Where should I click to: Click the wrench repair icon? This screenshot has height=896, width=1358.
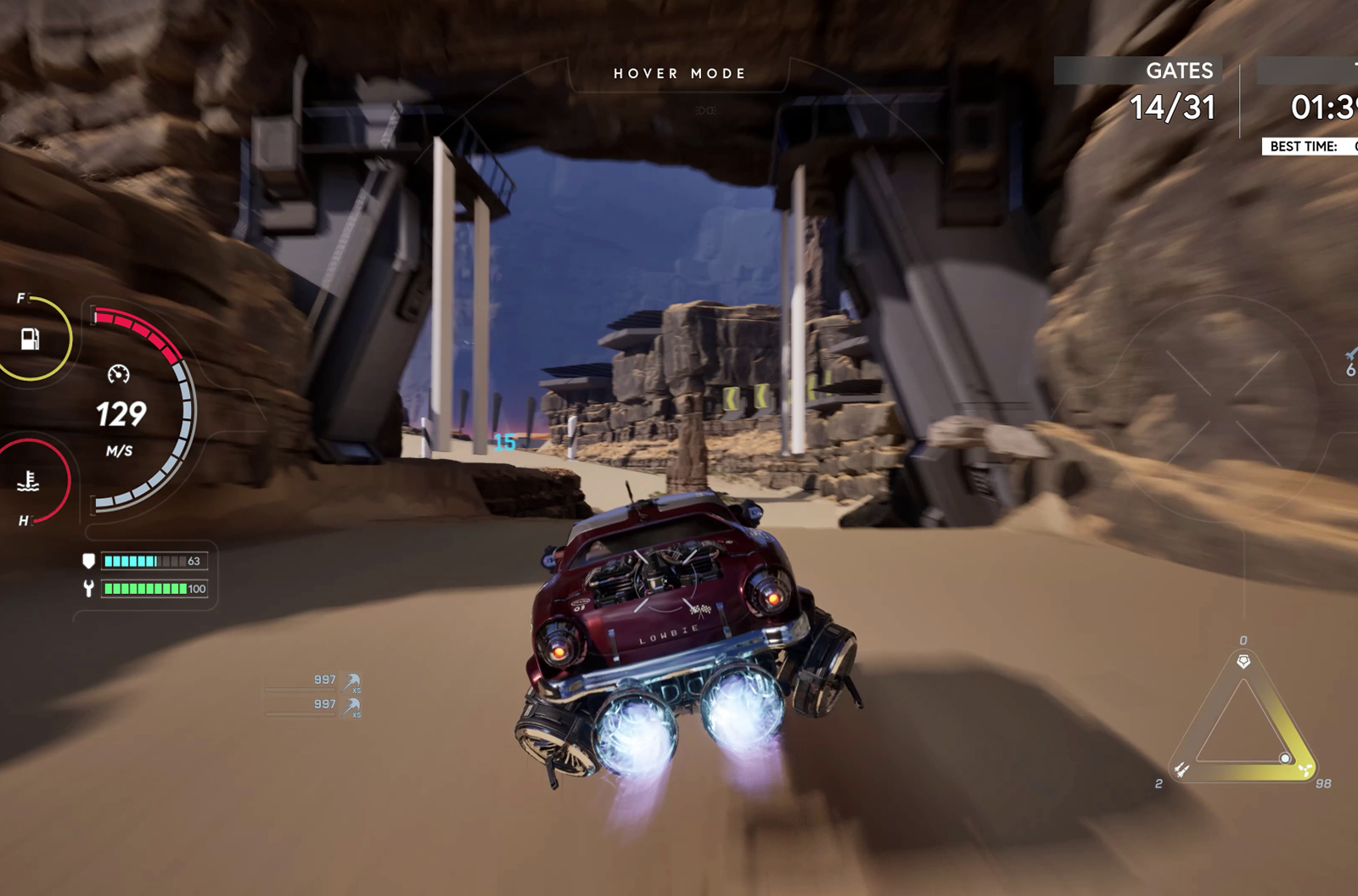point(88,588)
